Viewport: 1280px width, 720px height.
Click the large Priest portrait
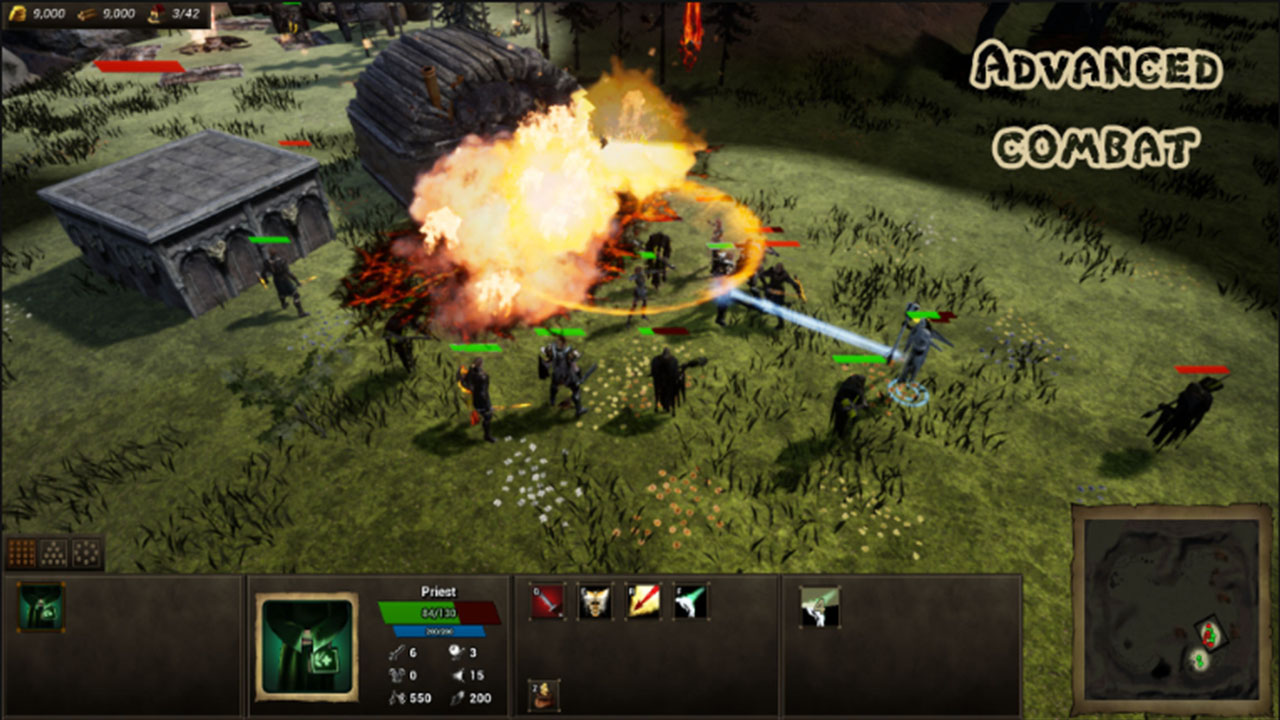(306, 645)
